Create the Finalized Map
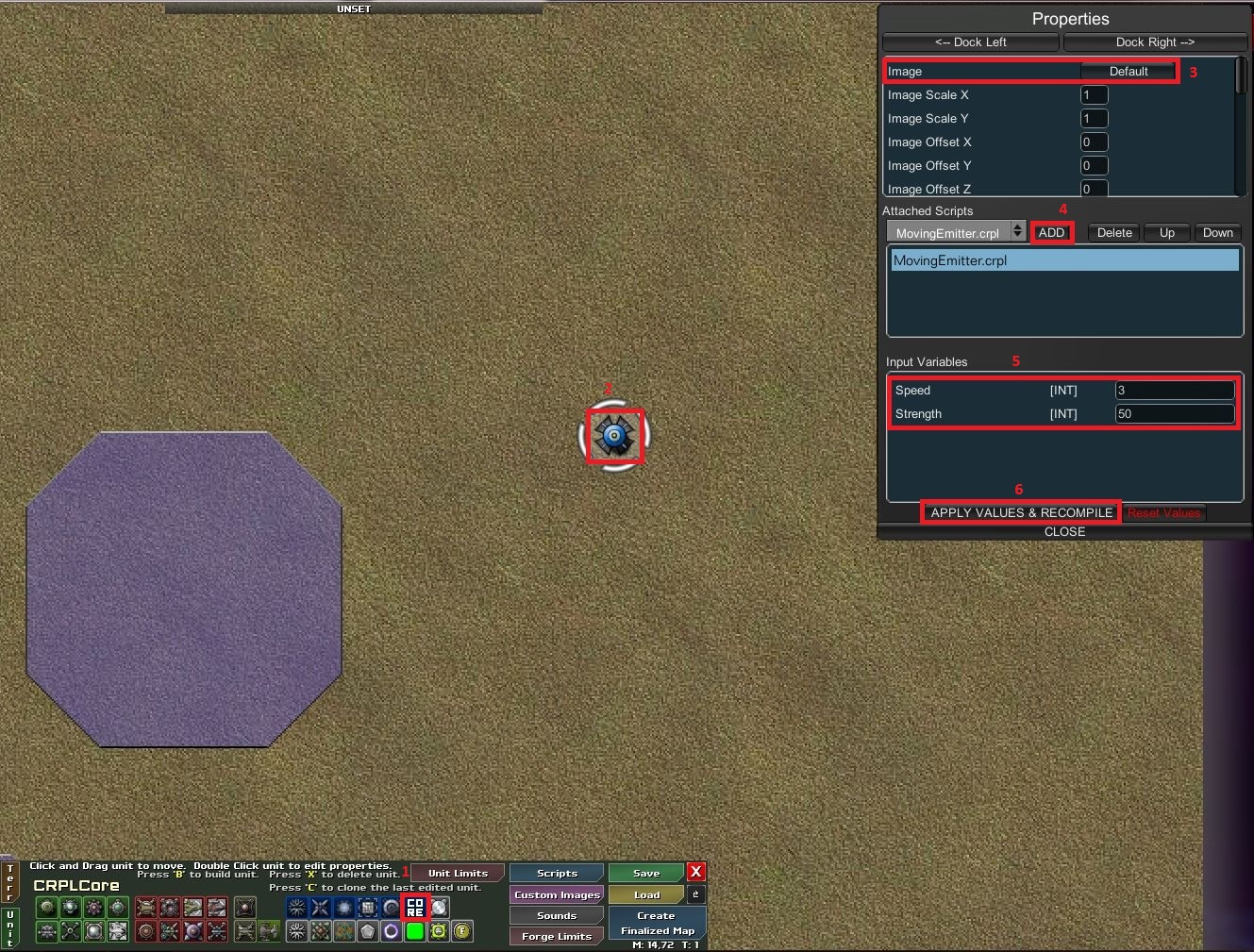 pyautogui.click(x=657, y=923)
